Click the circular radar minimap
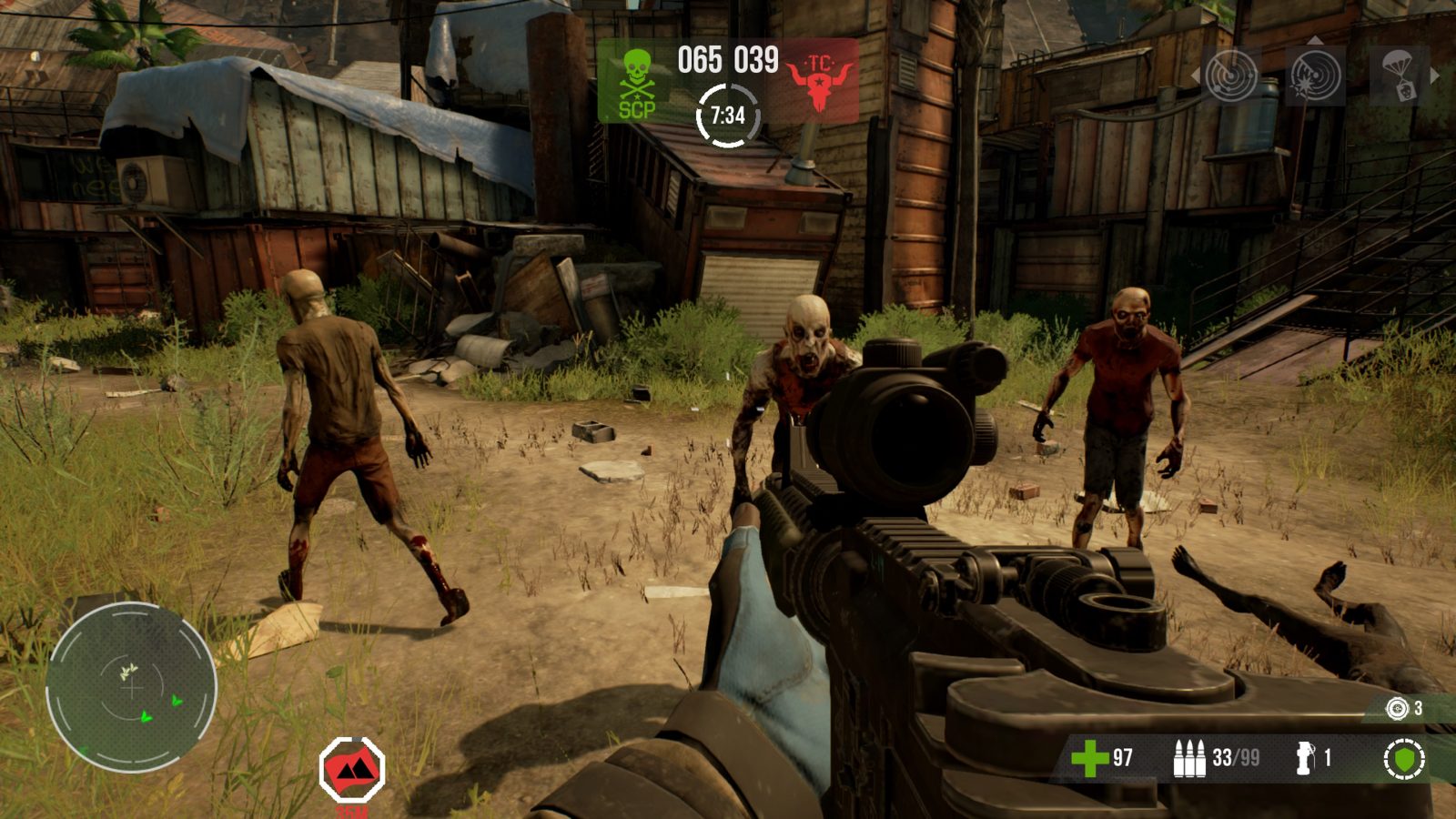The image size is (1456, 819). coord(132,687)
